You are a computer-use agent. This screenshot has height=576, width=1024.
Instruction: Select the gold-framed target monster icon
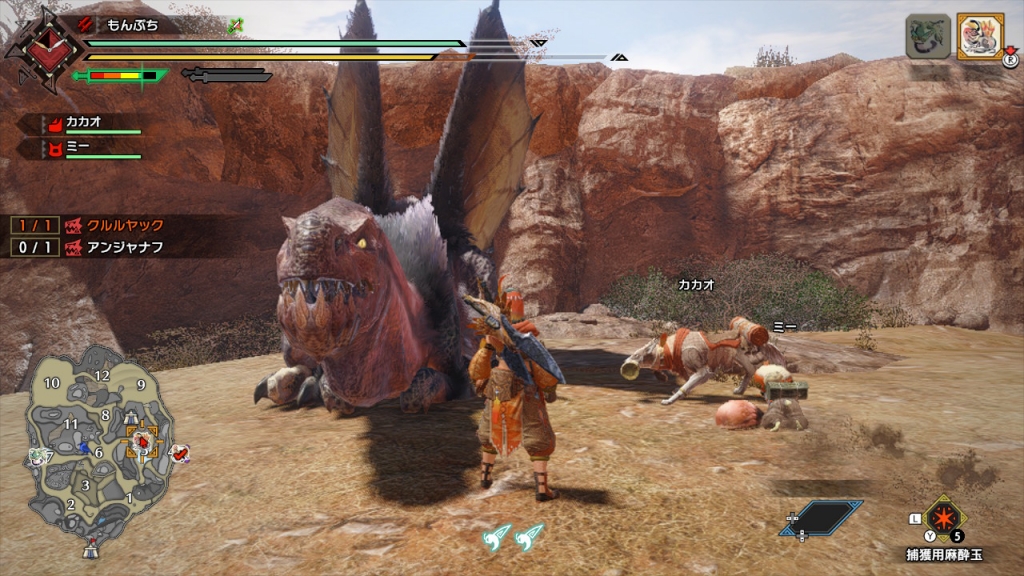[980, 37]
